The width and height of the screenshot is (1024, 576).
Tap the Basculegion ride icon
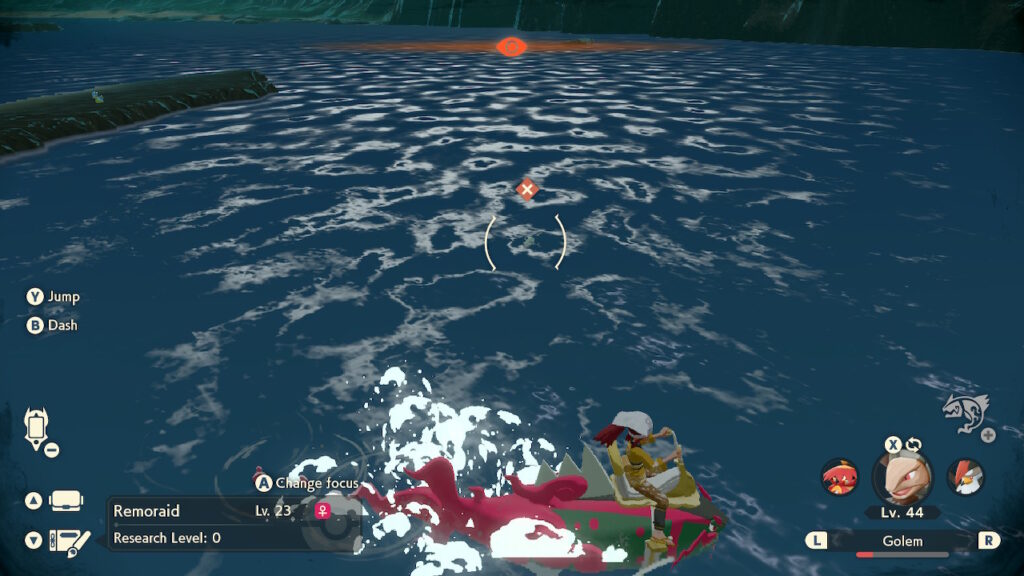tap(966, 412)
